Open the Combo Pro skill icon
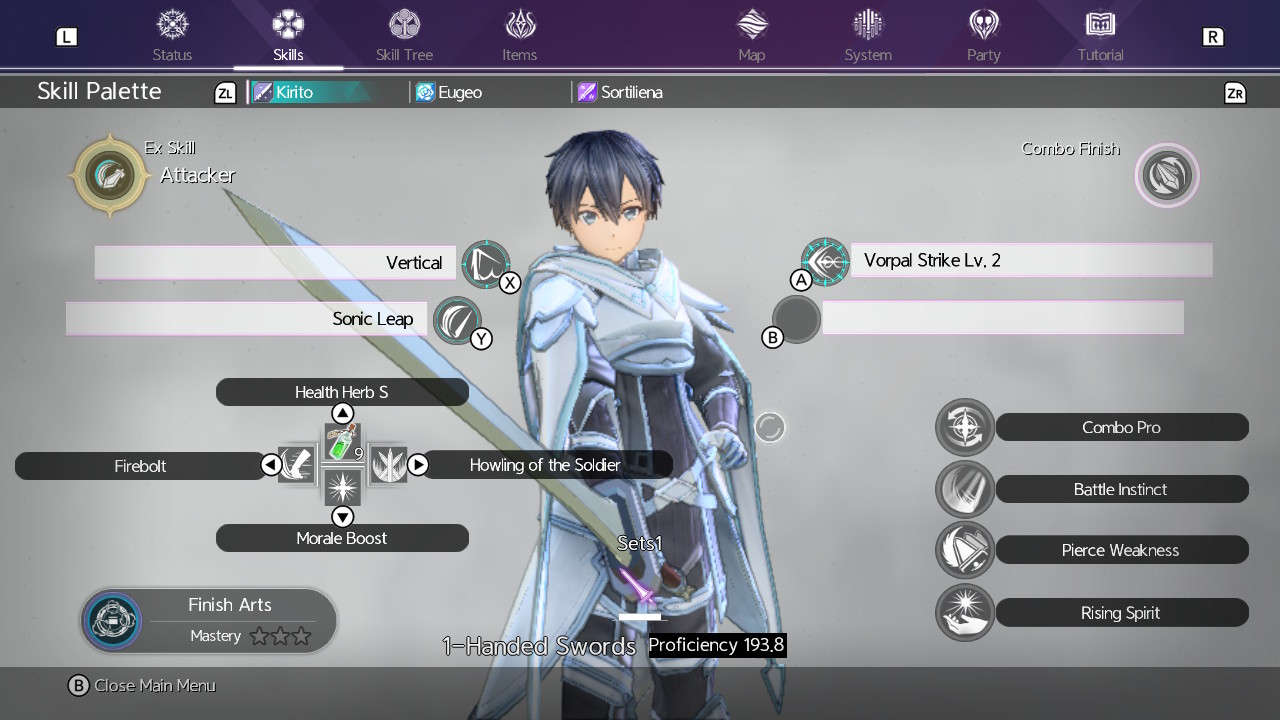This screenshot has width=1280, height=720. point(964,427)
